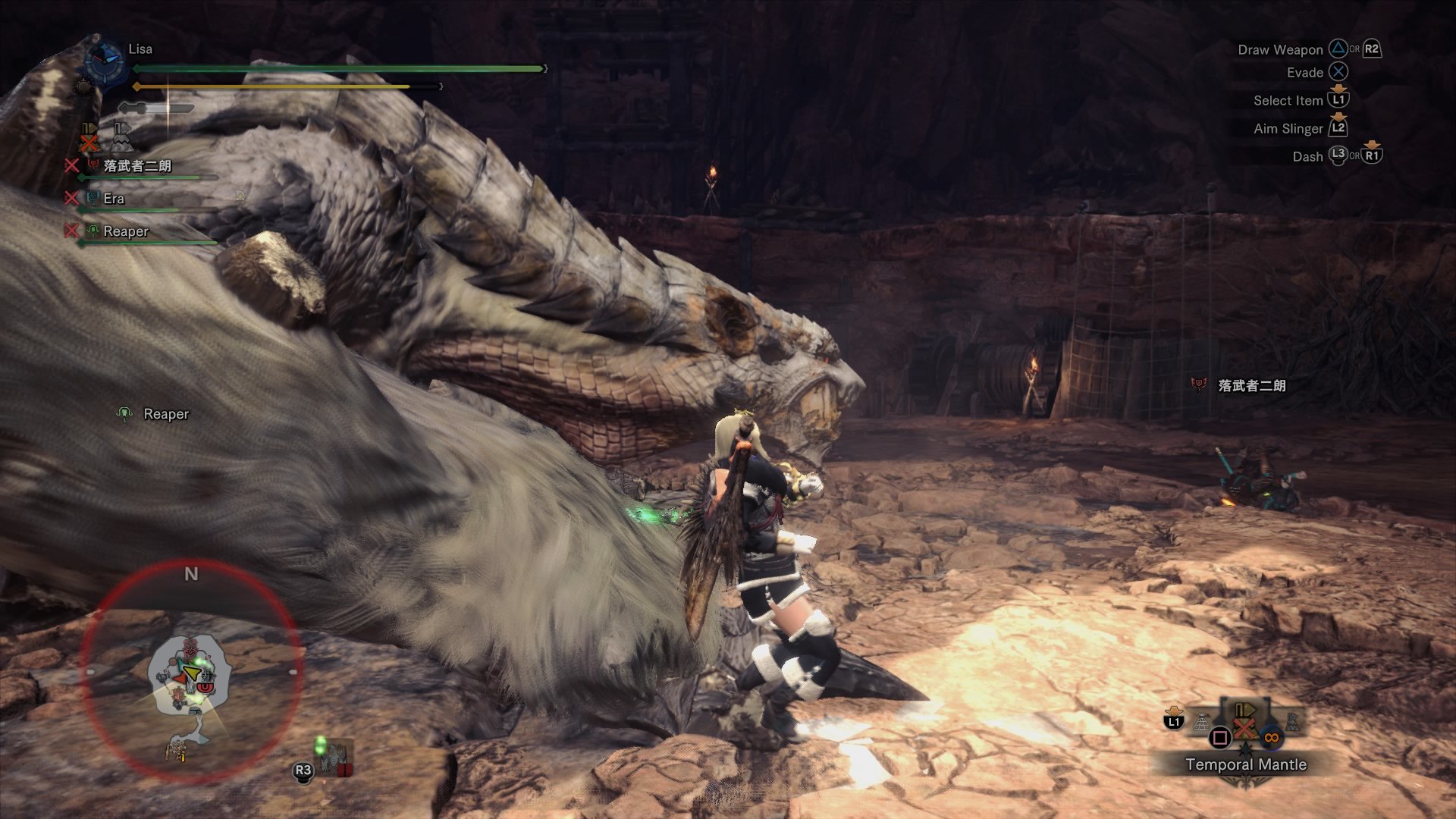Toggle the red X marker beside Era's name
The image size is (1456, 819).
pyautogui.click(x=72, y=199)
